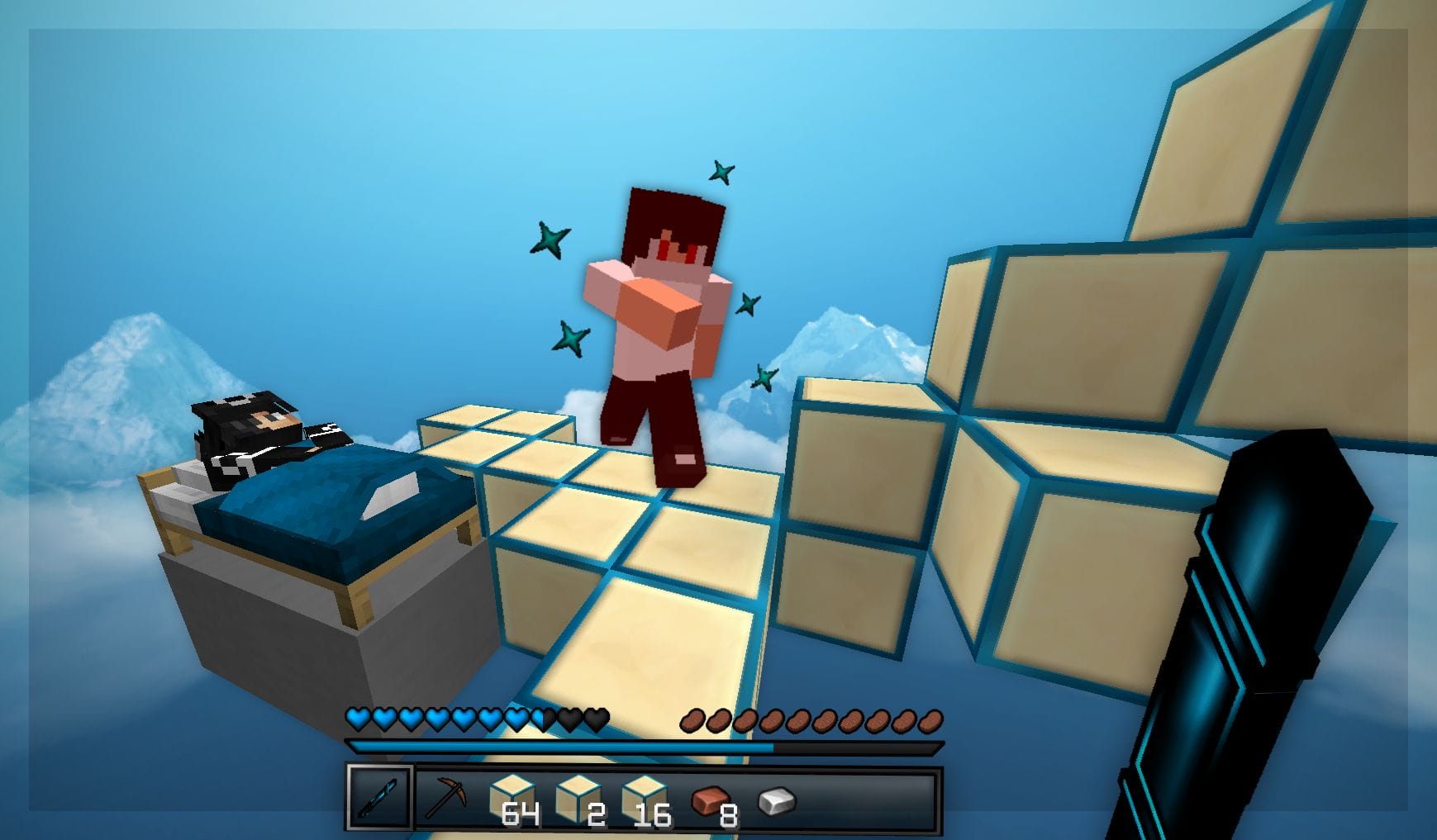Click the first blue heart icon

click(359, 716)
